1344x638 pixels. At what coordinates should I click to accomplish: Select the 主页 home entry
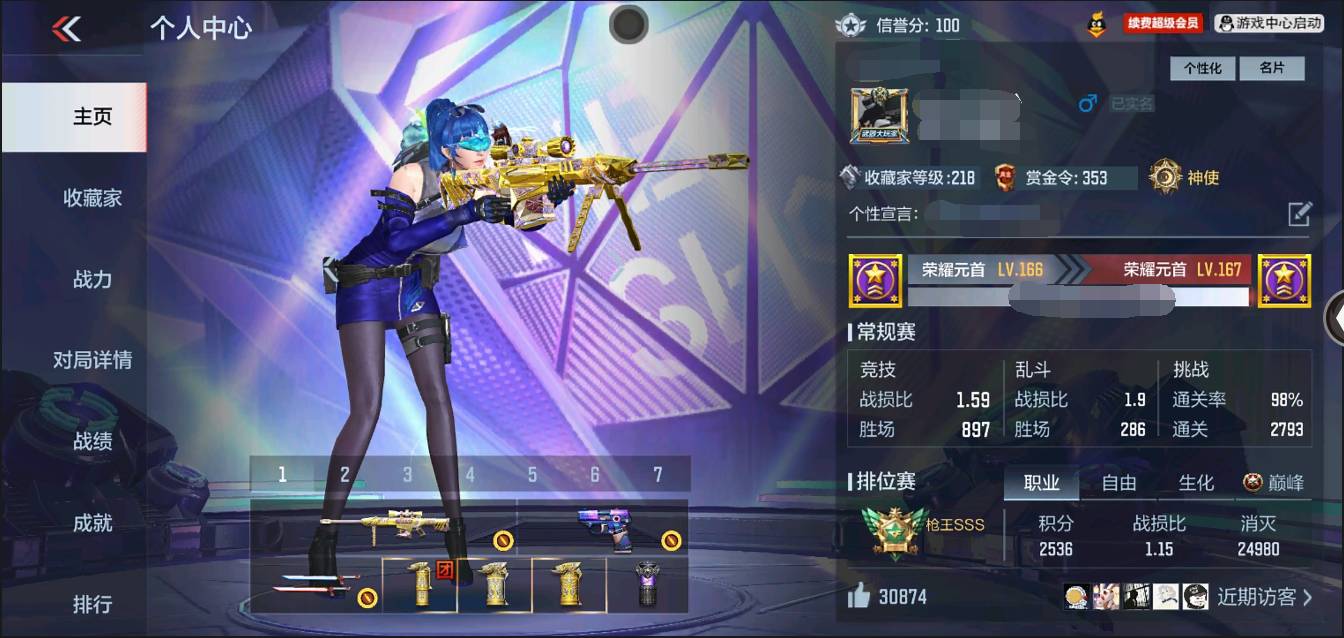(x=92, y=117)
